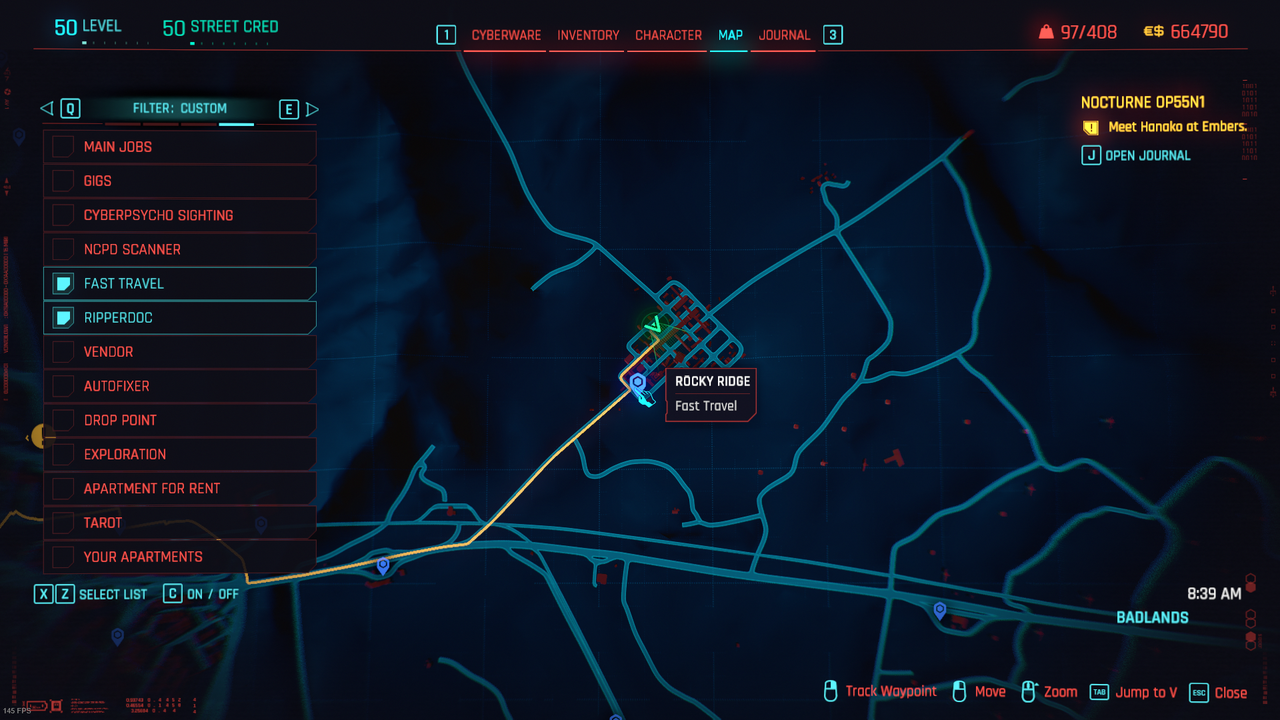Select the Map tab
Viewport: 1280px width, 720px height.
[730, 35]
